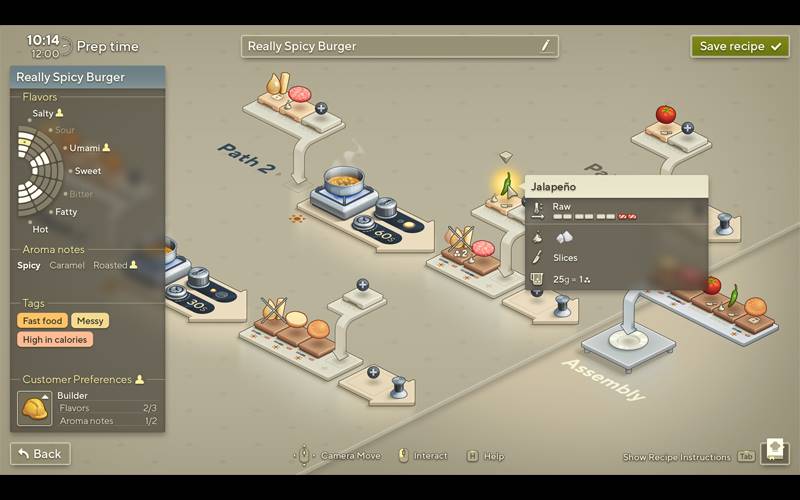Viewport: 800px width, 500px height.
Task: Select the Roasted aroma note
Action: tap(110, 266)
